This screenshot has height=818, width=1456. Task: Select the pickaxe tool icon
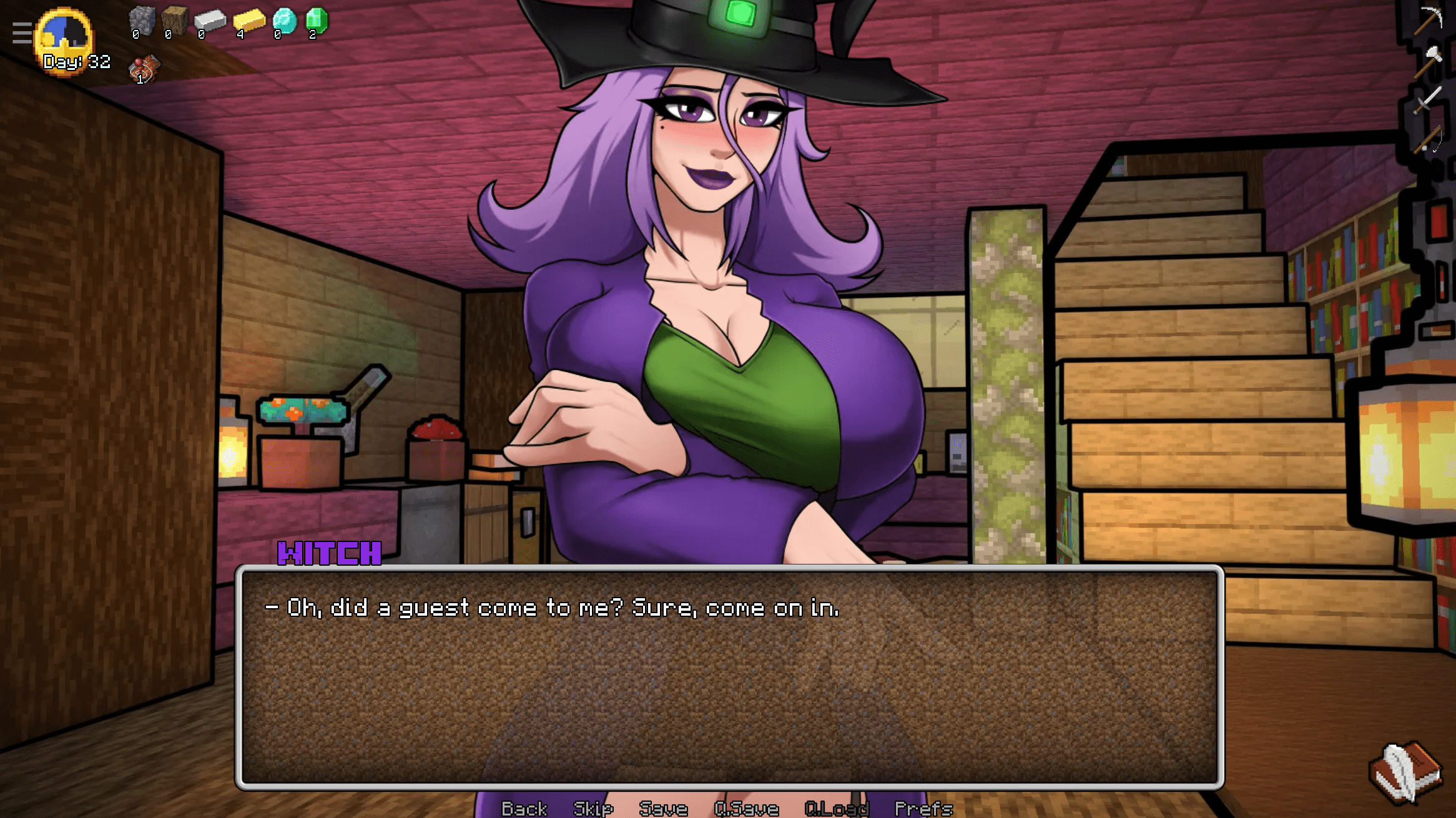1429,20
